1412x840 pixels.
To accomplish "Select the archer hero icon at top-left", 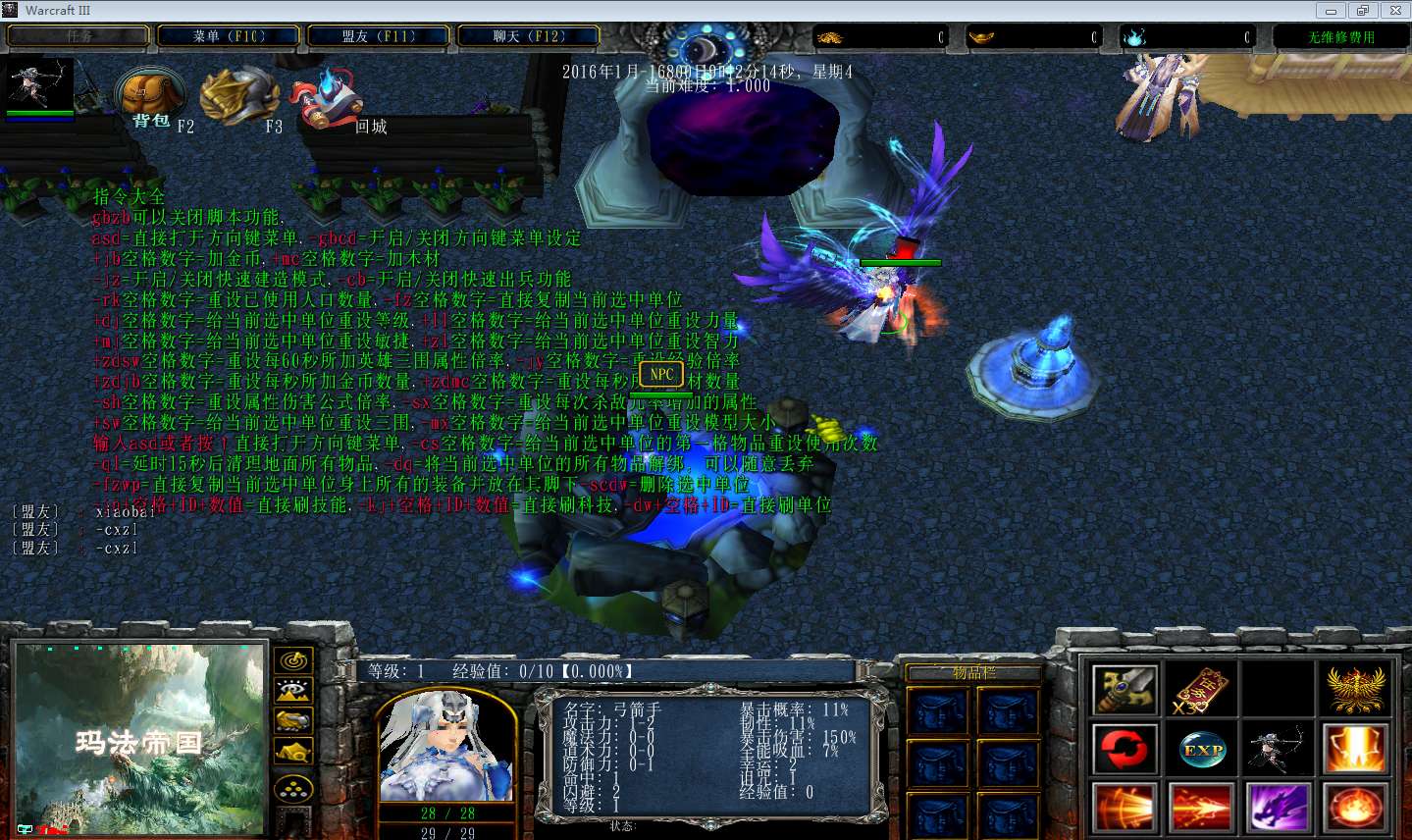I will [39, 85].
